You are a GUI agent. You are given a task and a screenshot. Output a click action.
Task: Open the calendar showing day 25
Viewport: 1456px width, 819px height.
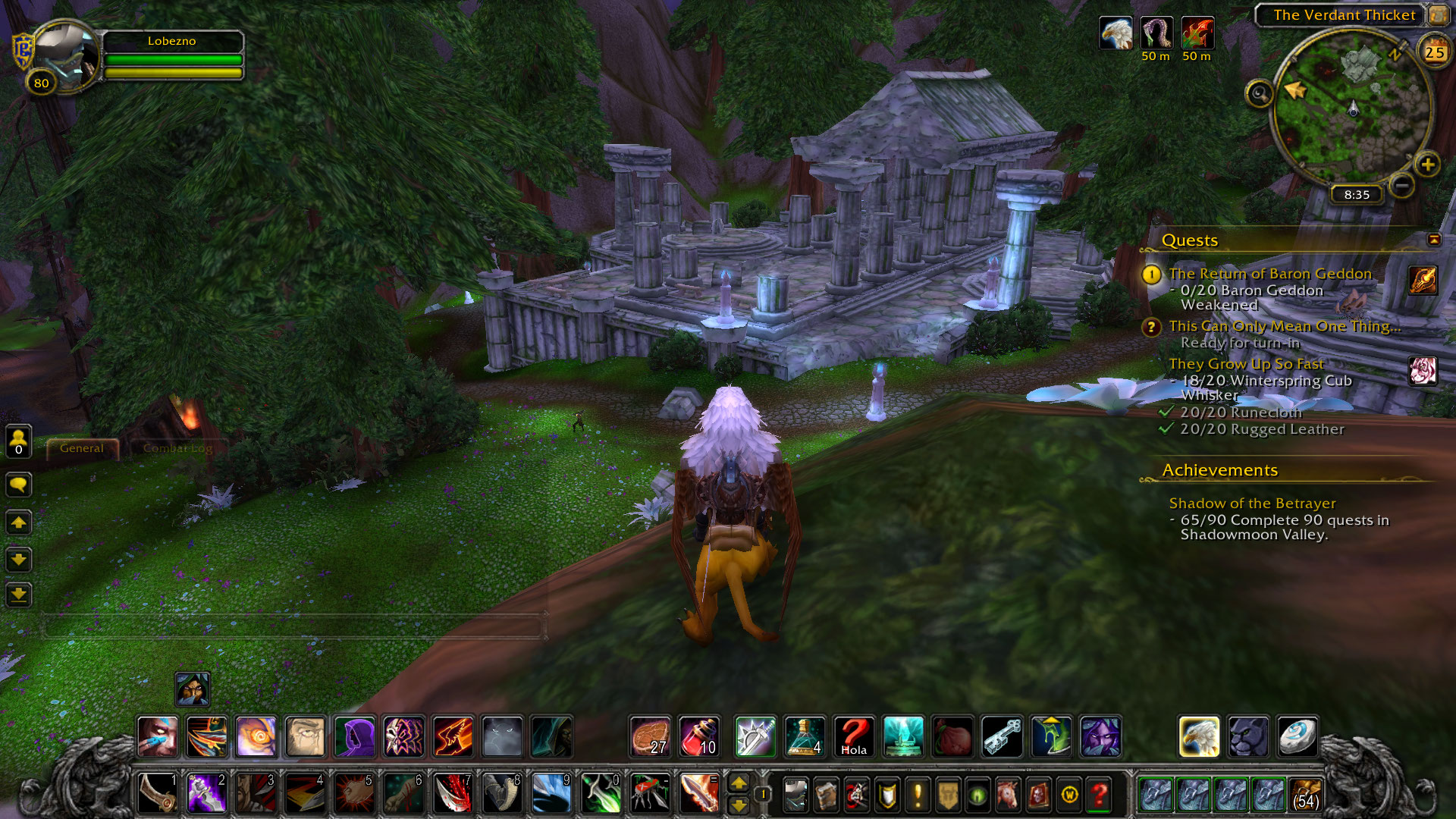(1435, 52)
